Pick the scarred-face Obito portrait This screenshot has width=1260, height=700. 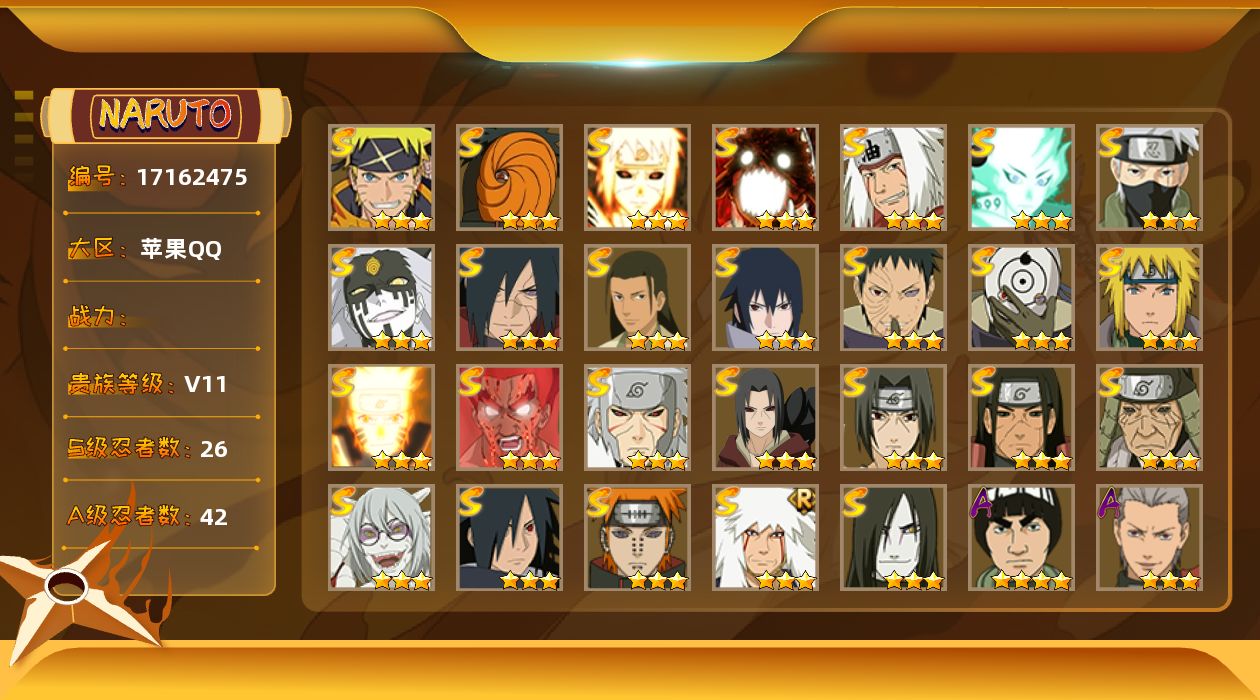[893, 297]
